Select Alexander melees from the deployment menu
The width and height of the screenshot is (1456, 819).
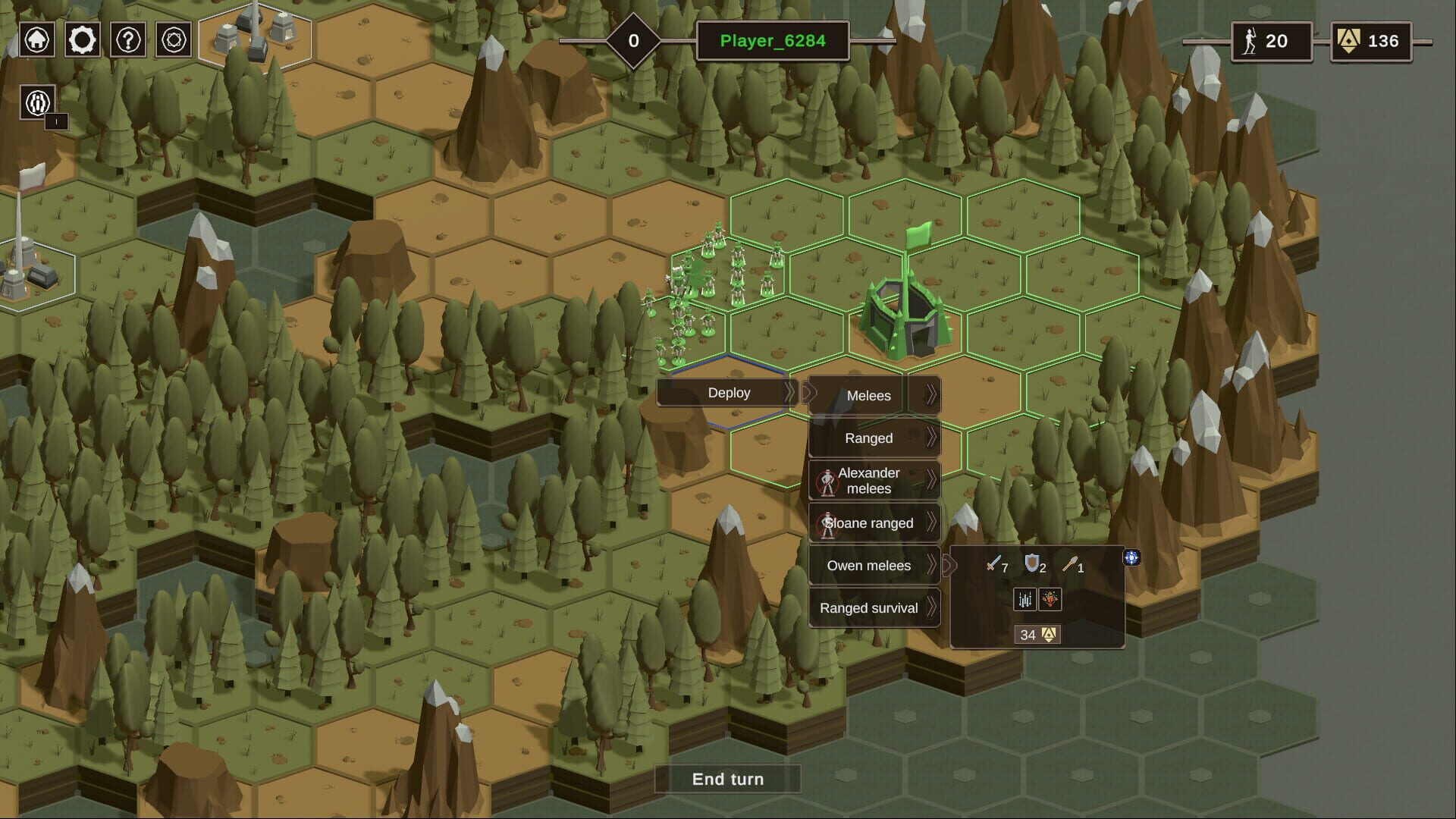[x=867, y=480]
